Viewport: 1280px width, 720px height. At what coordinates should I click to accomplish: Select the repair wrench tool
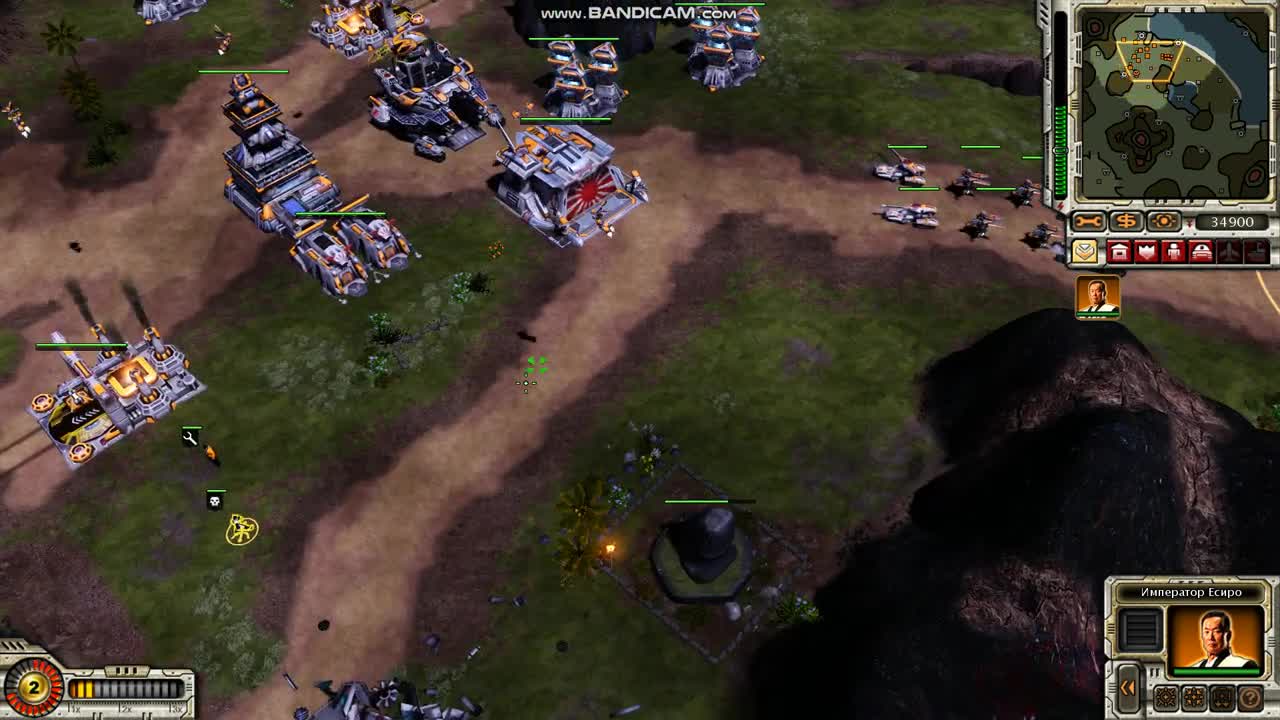[1088, 220]
